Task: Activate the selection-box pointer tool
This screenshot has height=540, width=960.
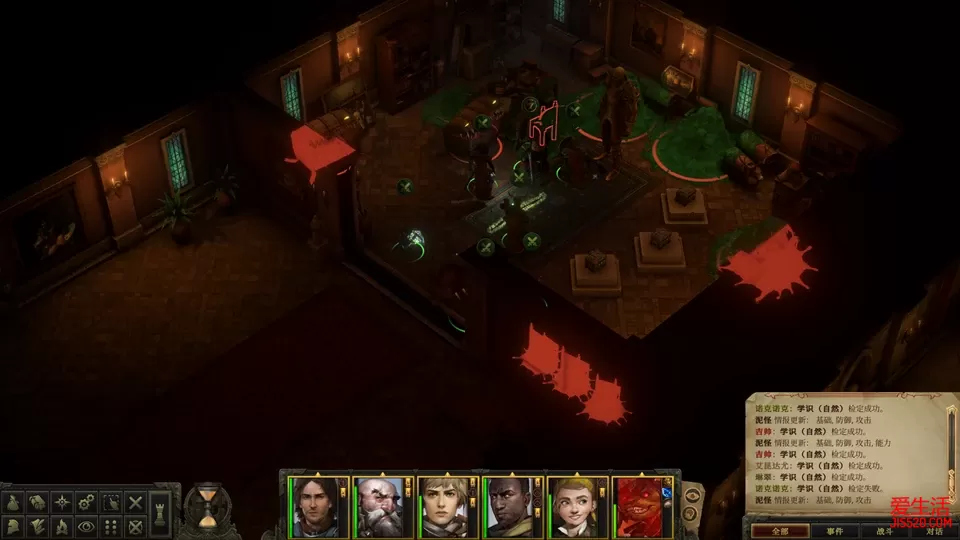Action: click(x=112, y=501)
